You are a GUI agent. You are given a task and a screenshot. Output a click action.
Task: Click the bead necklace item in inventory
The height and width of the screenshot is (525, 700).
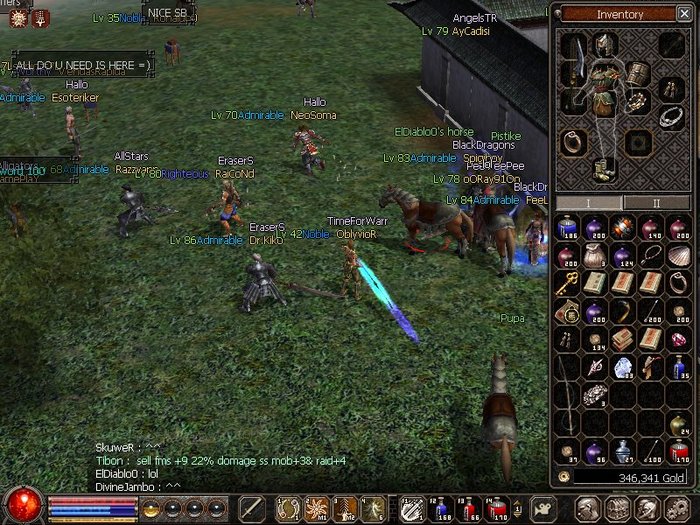(651, 256)
